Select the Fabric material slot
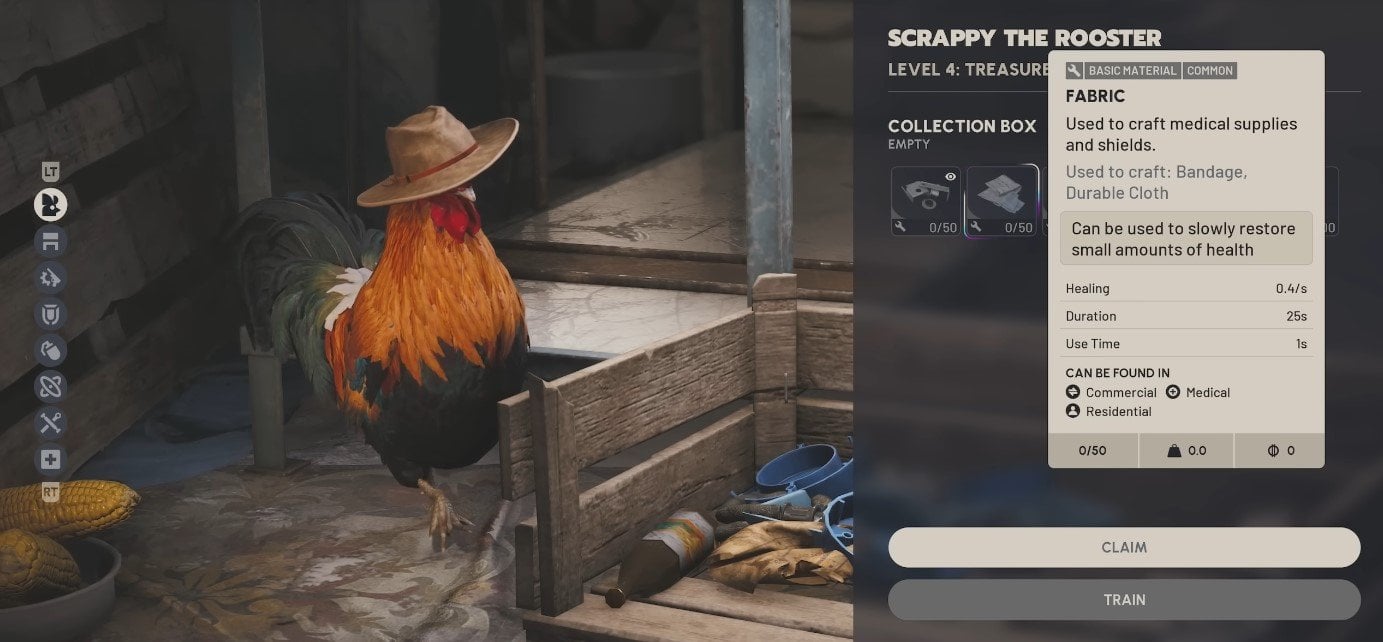Image resolution: width=1383 pixels, height=642 pixels. point(1002,200)
